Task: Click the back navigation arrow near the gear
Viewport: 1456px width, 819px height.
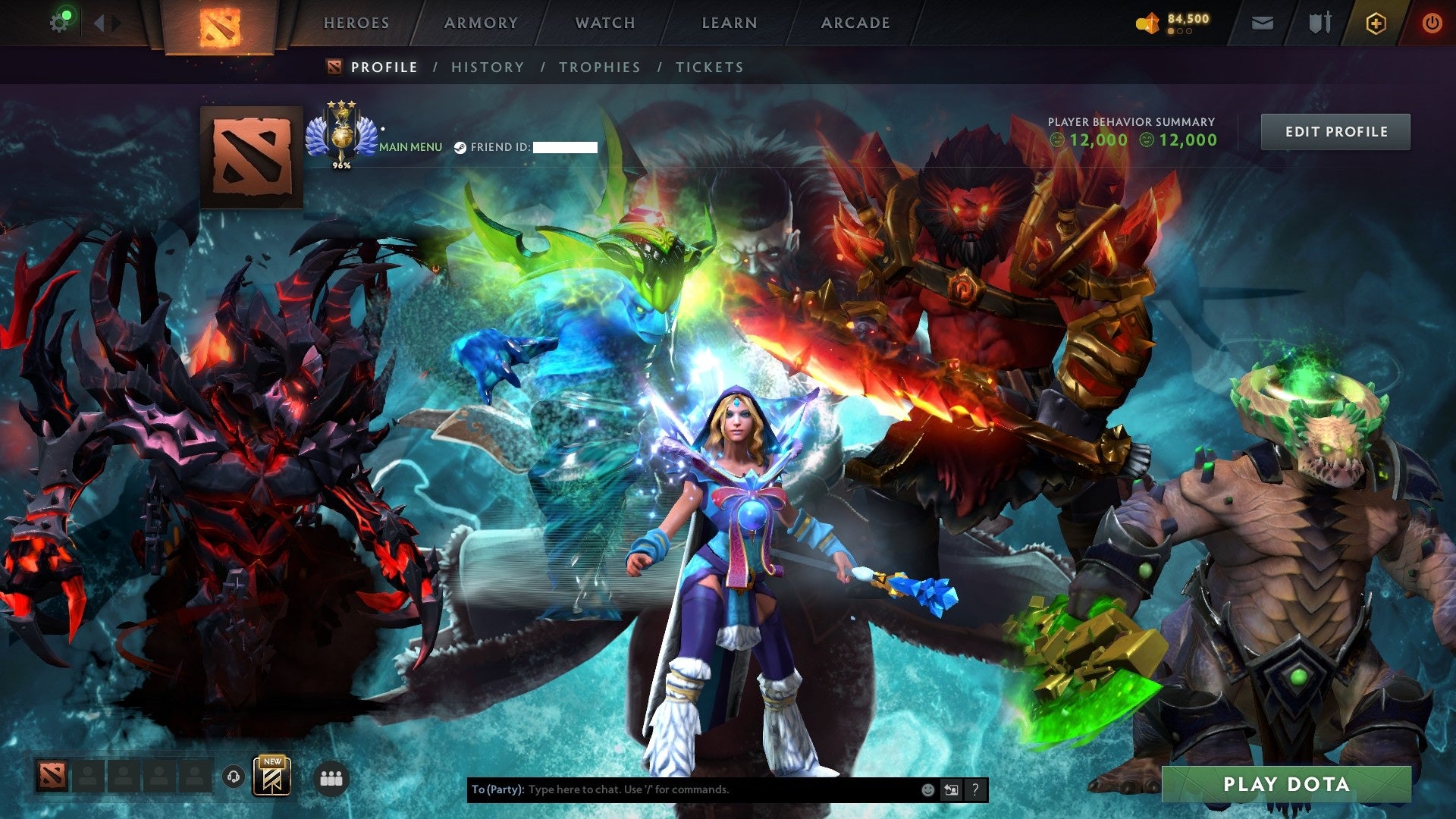Action: coord(97,21)
